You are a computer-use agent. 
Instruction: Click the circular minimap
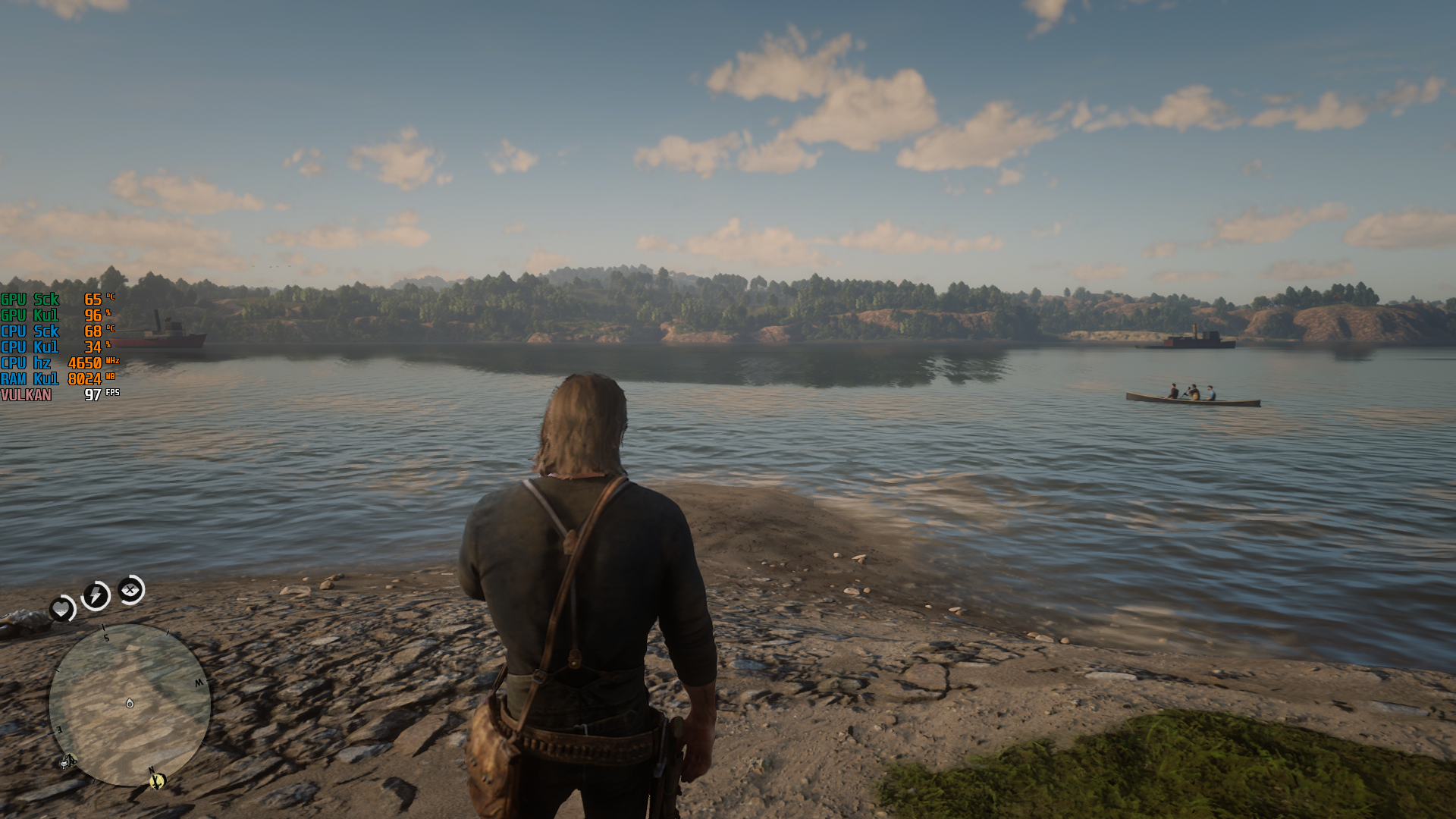coord(130,704)
